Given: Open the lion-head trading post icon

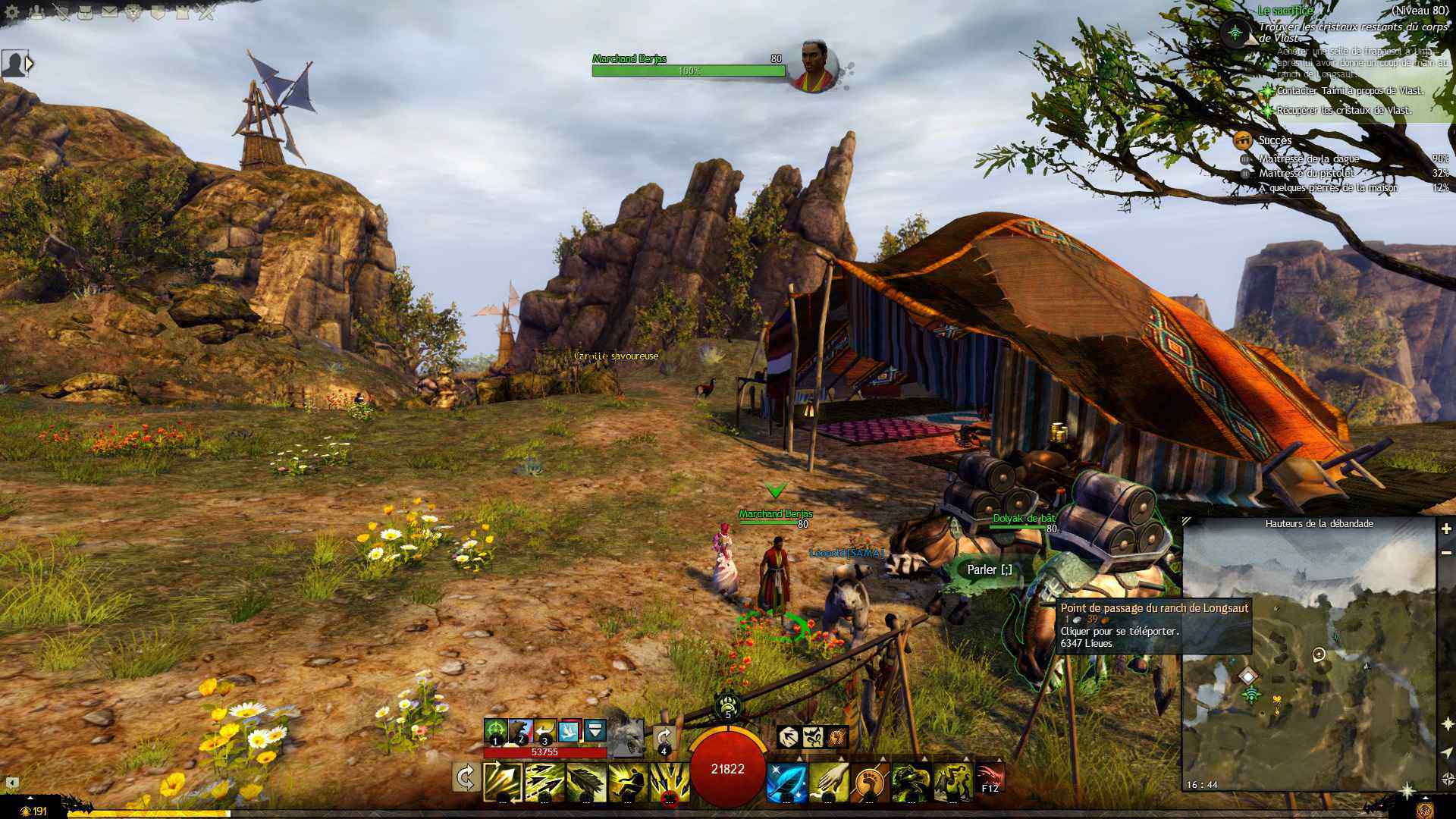Looking at the screenshot, I should pos(133,12).
